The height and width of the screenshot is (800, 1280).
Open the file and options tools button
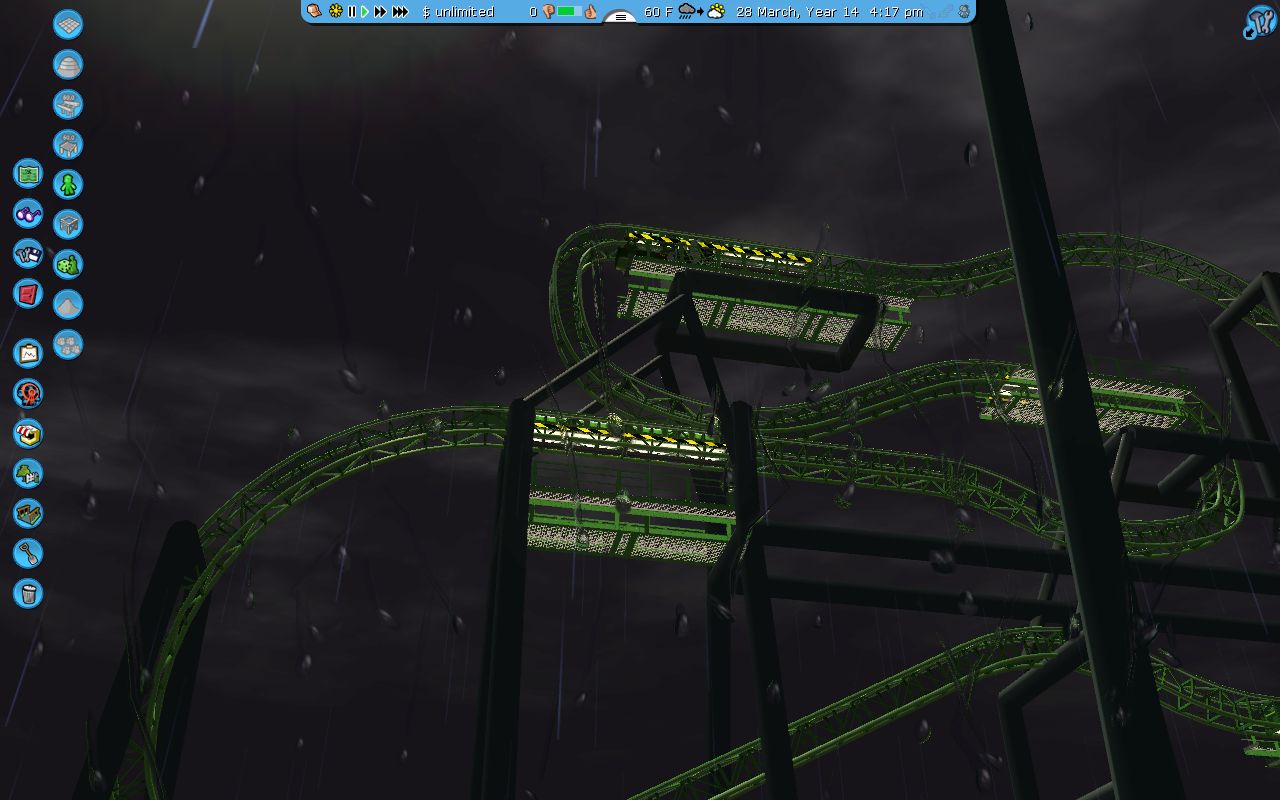click(x=28, y=253)
